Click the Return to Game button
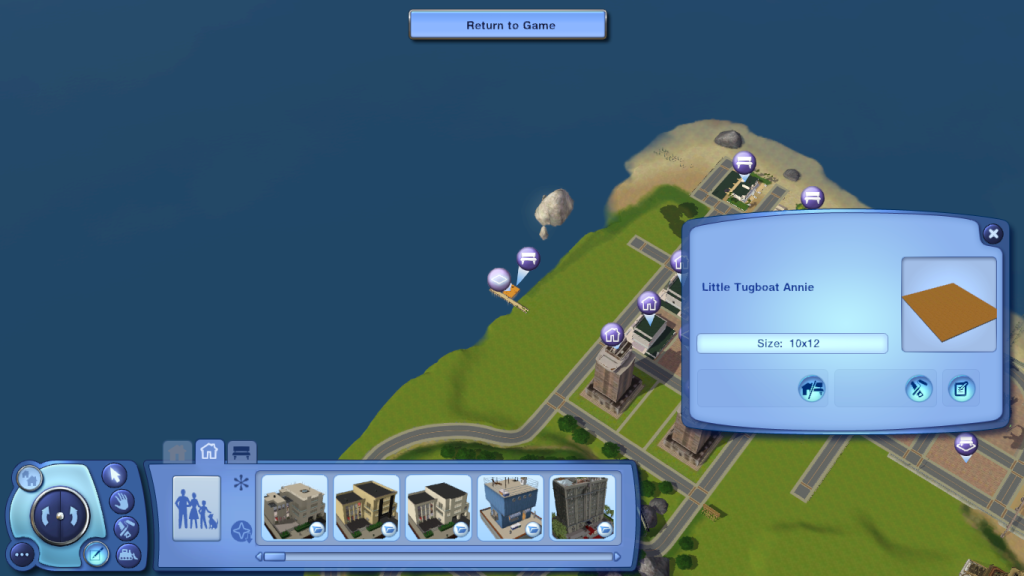Image resolution: width=1024 pixels, height=576 pixels. tap(510, 25)
